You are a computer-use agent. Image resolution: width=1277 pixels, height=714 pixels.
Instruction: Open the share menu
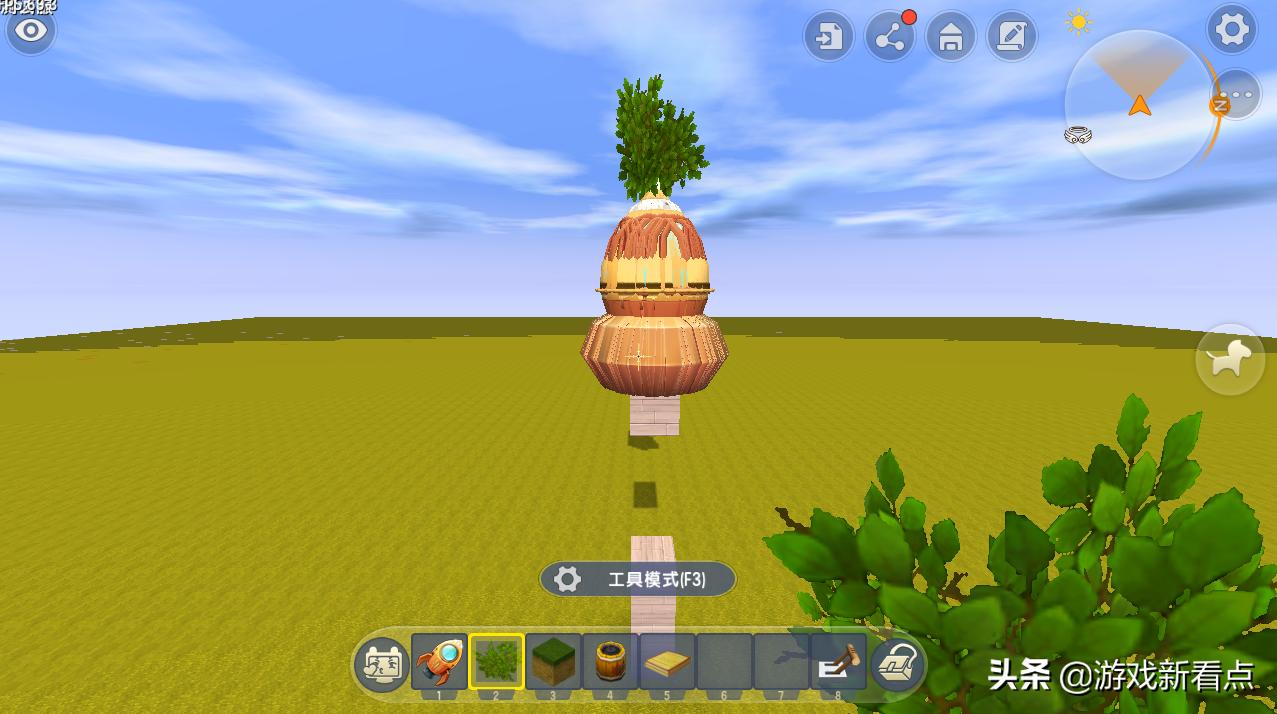890,38
